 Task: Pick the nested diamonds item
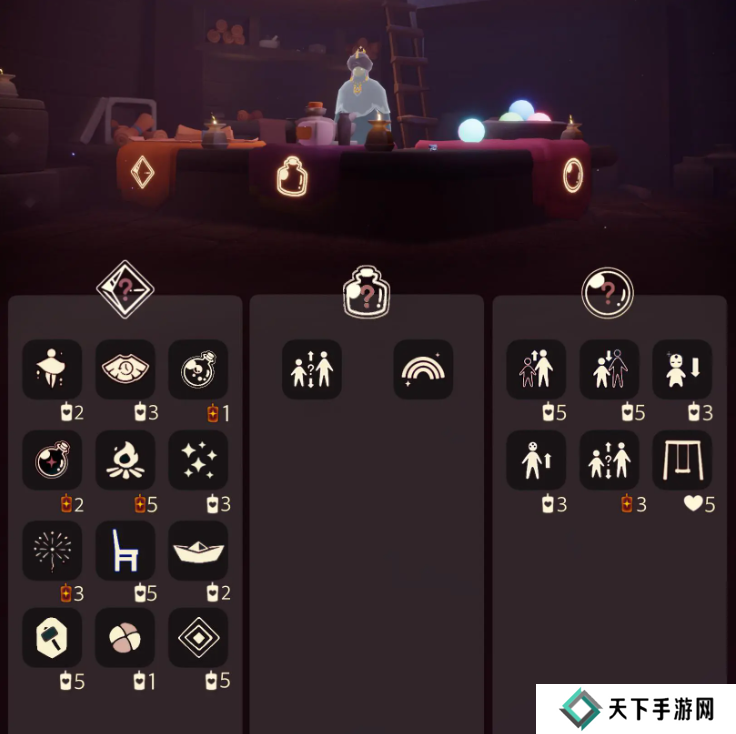coord(198,637)
